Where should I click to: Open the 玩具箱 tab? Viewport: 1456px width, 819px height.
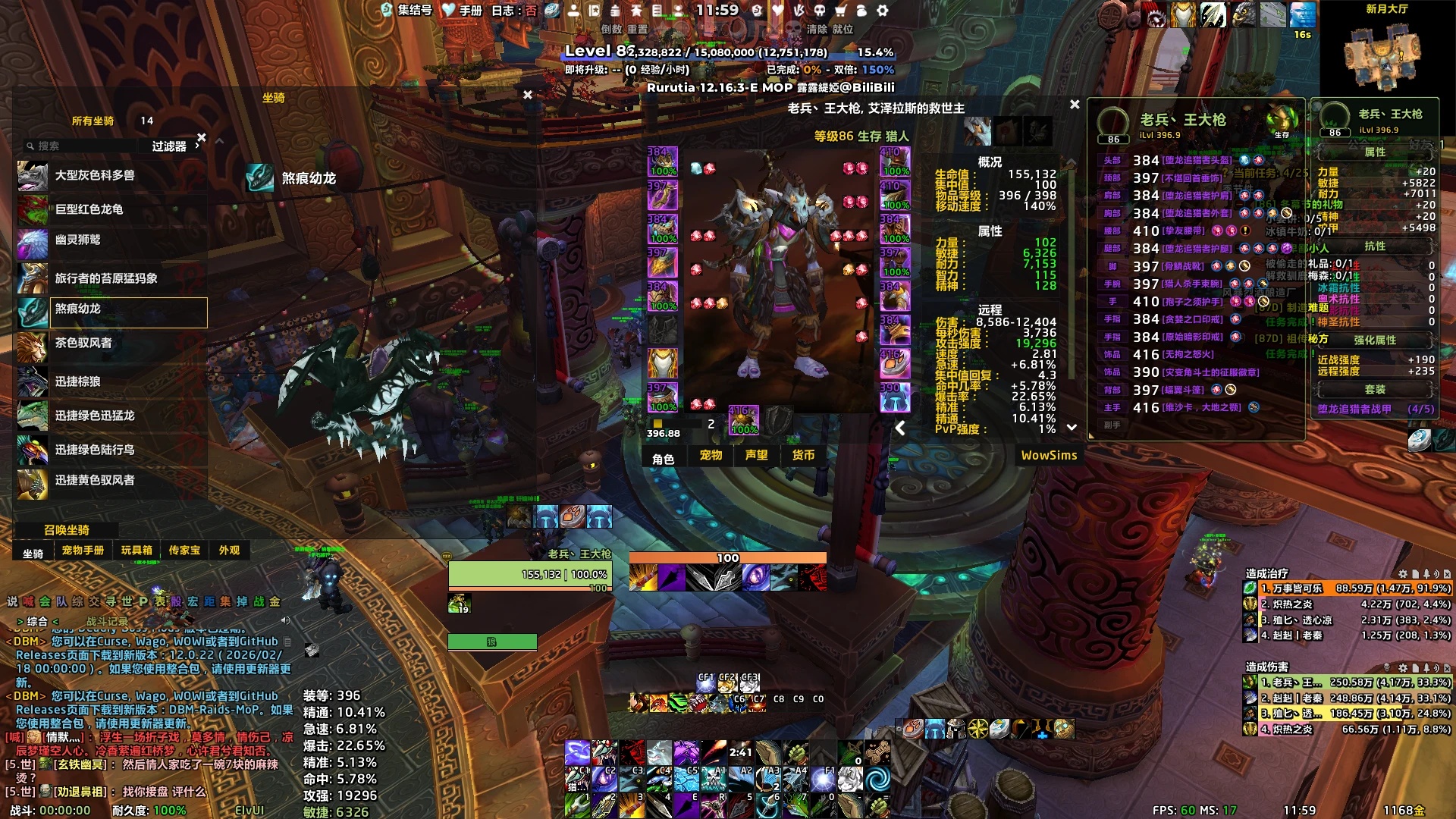[x=136, y=551]
